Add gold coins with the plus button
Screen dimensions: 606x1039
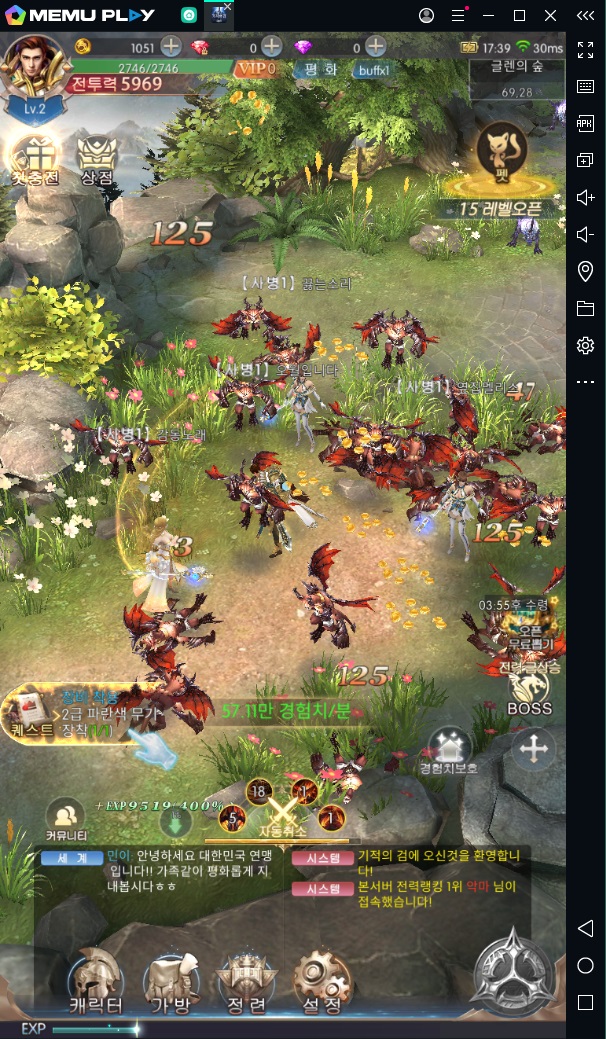coord(171,47)
